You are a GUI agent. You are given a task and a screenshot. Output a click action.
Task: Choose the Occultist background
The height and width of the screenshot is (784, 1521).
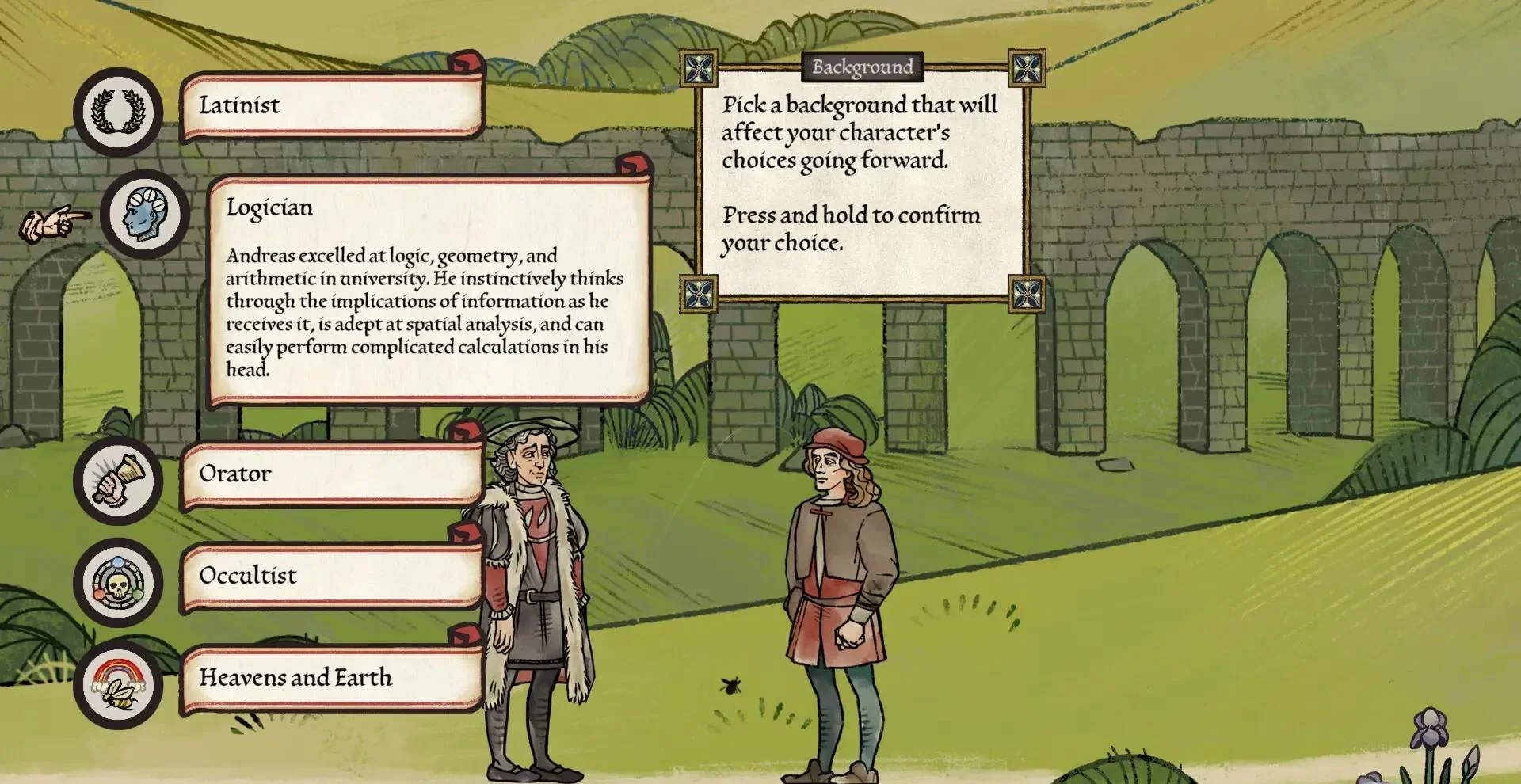click(x=331, y=577)
